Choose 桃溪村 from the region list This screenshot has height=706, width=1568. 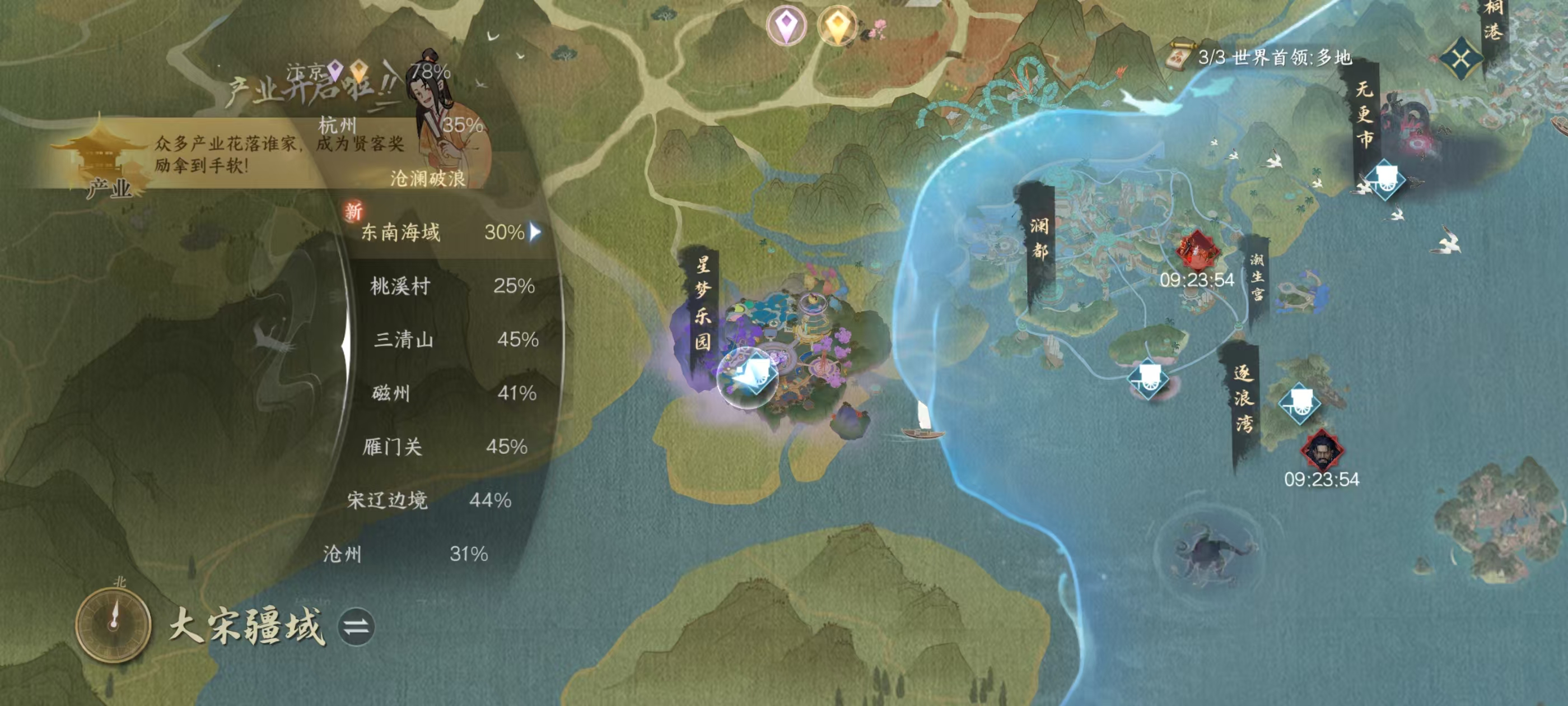click(400, 286)
